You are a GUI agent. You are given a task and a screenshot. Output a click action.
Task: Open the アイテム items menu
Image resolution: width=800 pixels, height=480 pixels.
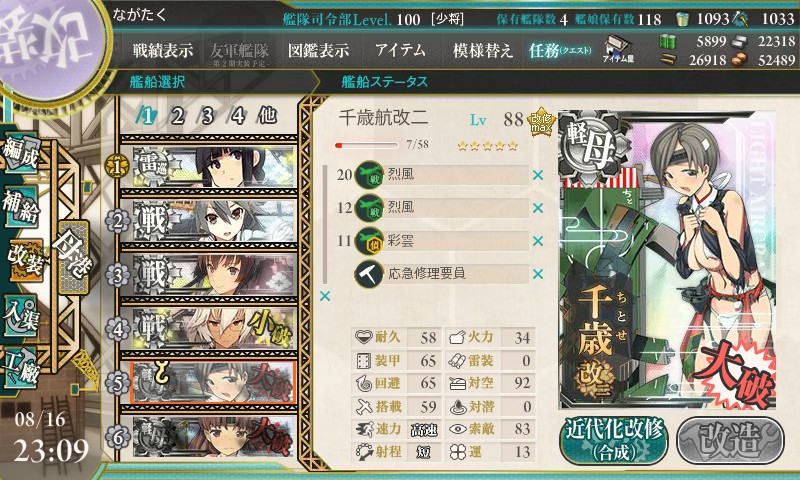pyautogui.click(x=400, y=50)
